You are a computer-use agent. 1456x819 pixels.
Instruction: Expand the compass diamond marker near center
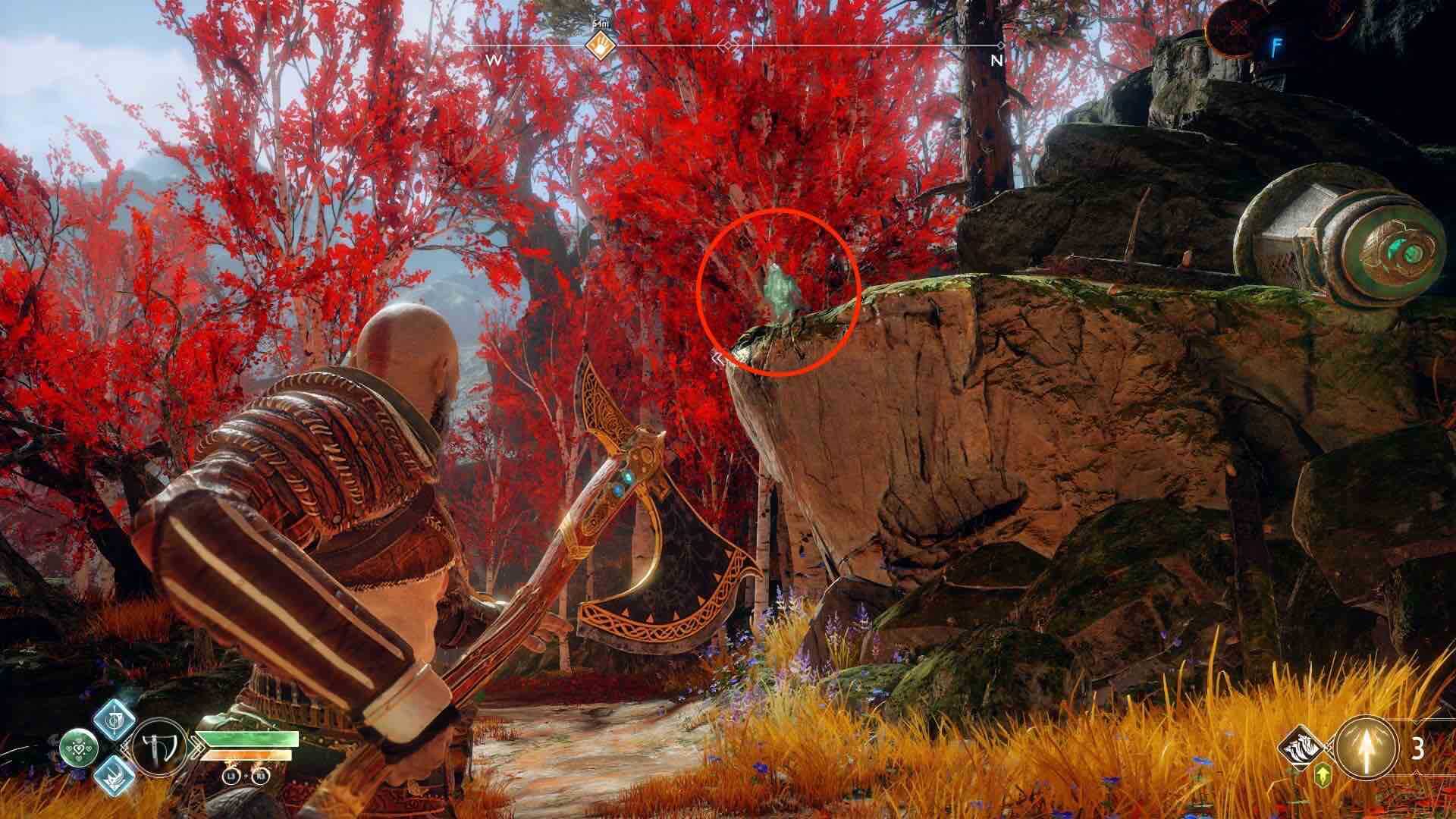728,45
